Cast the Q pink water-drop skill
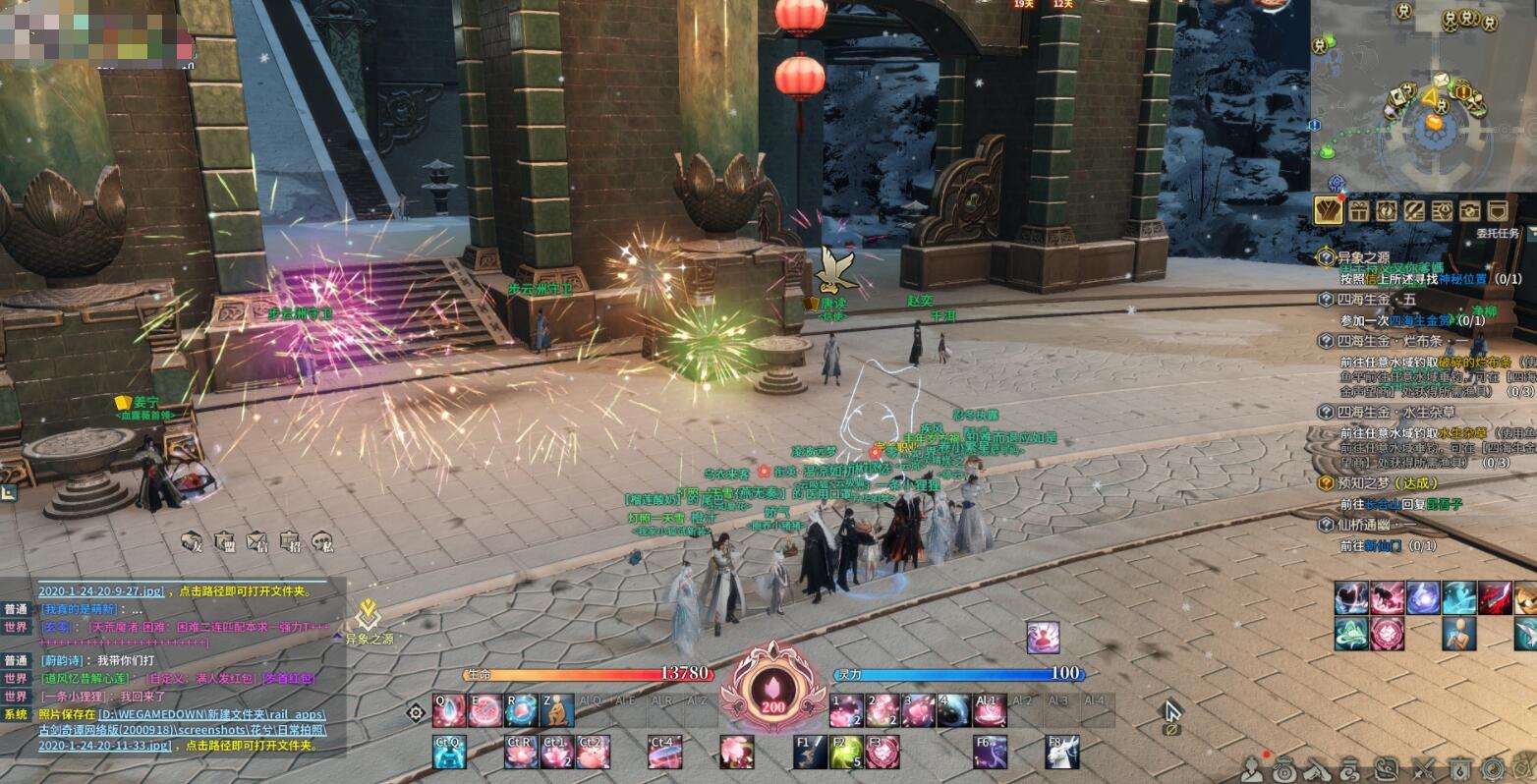This screenshot has height=784, width=1537. pyautogui.click(x=449, y=710)
